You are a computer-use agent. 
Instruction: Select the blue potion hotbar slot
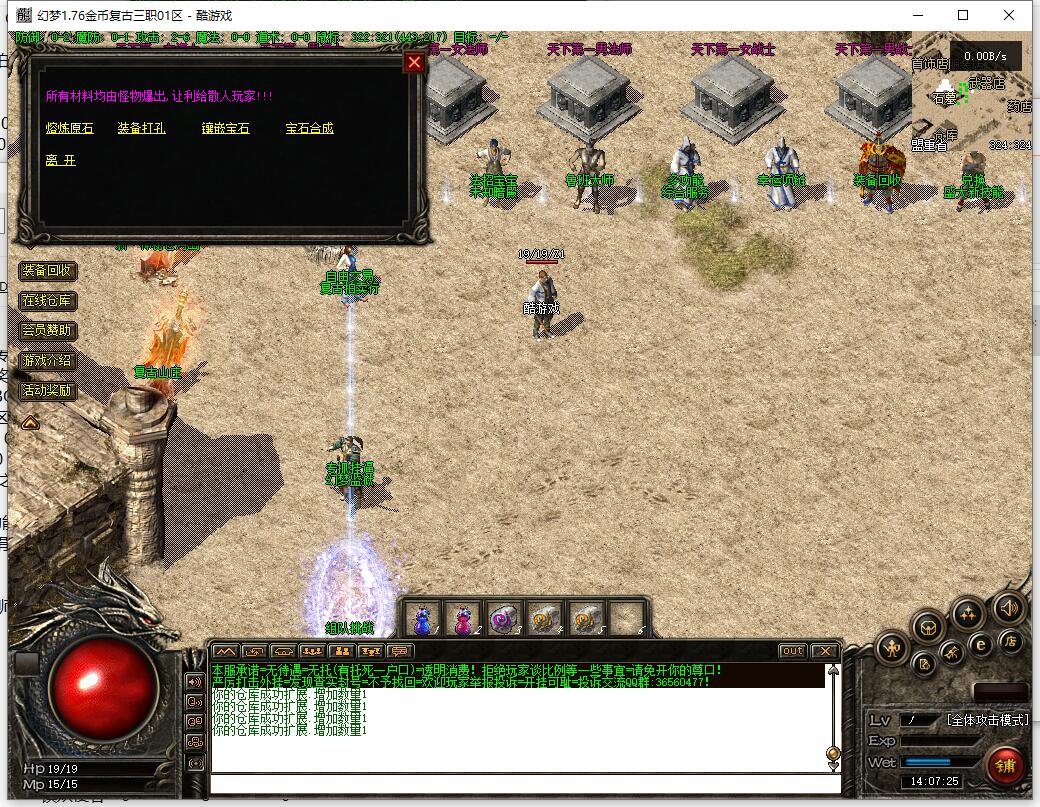[423, 619]
